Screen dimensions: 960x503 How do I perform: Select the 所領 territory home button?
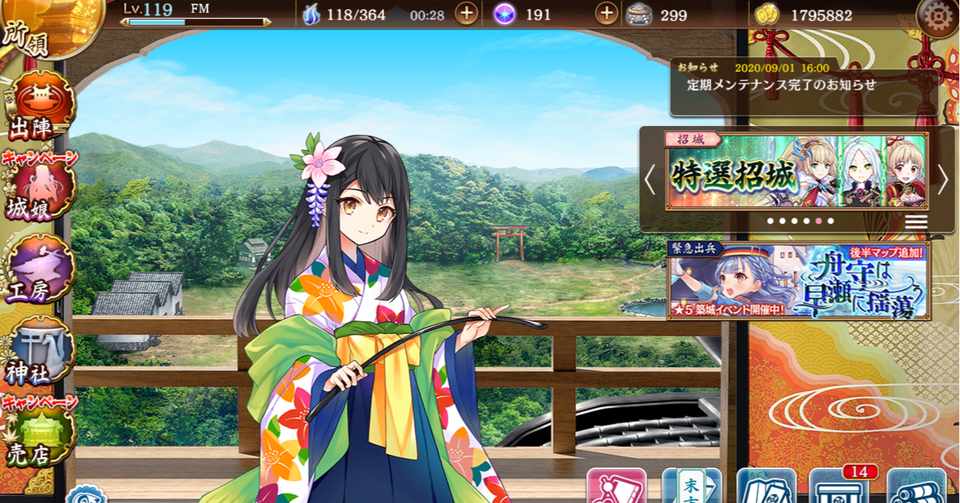point(40,28)
